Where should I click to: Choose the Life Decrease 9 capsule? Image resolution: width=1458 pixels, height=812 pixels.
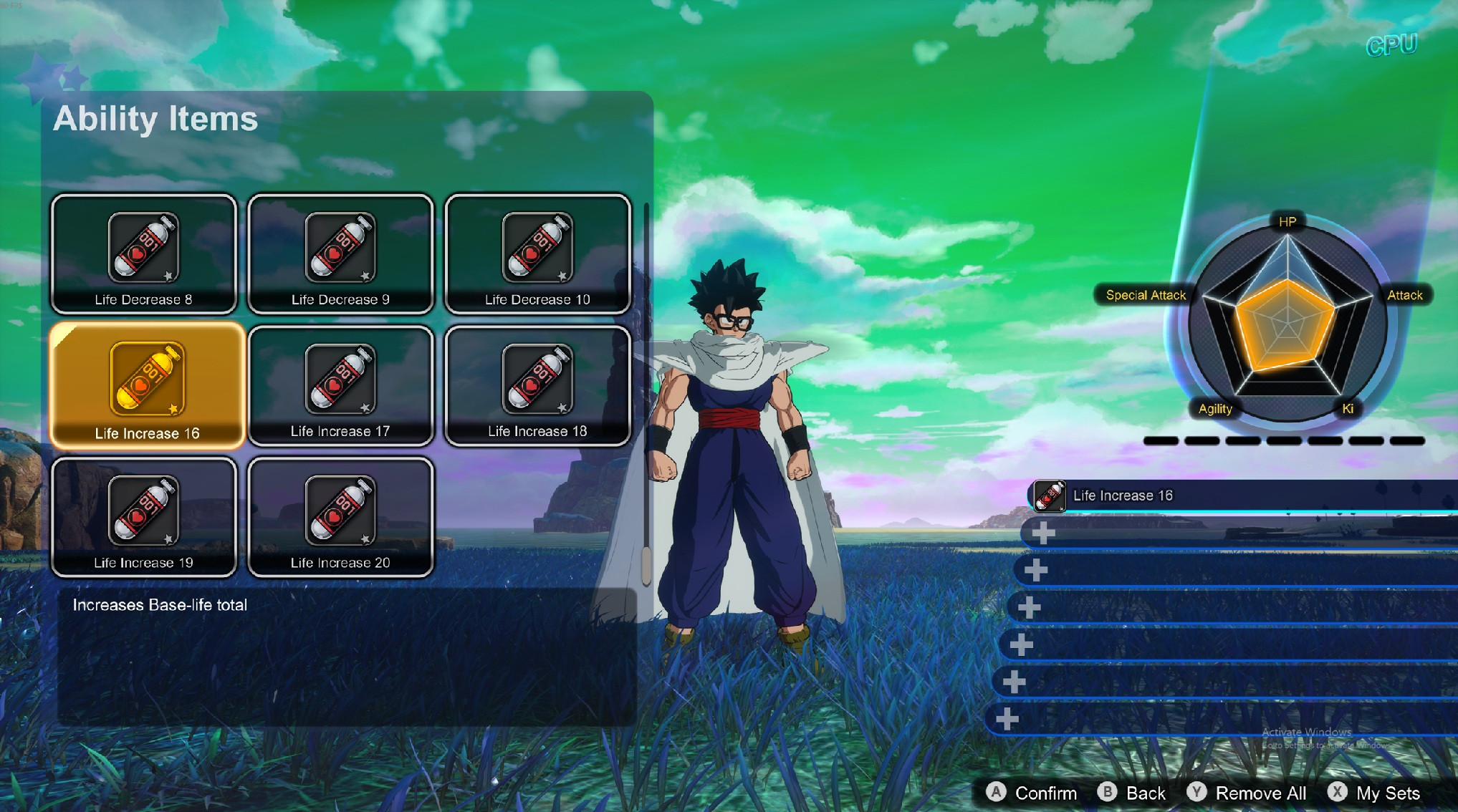(x=340, y=254)
